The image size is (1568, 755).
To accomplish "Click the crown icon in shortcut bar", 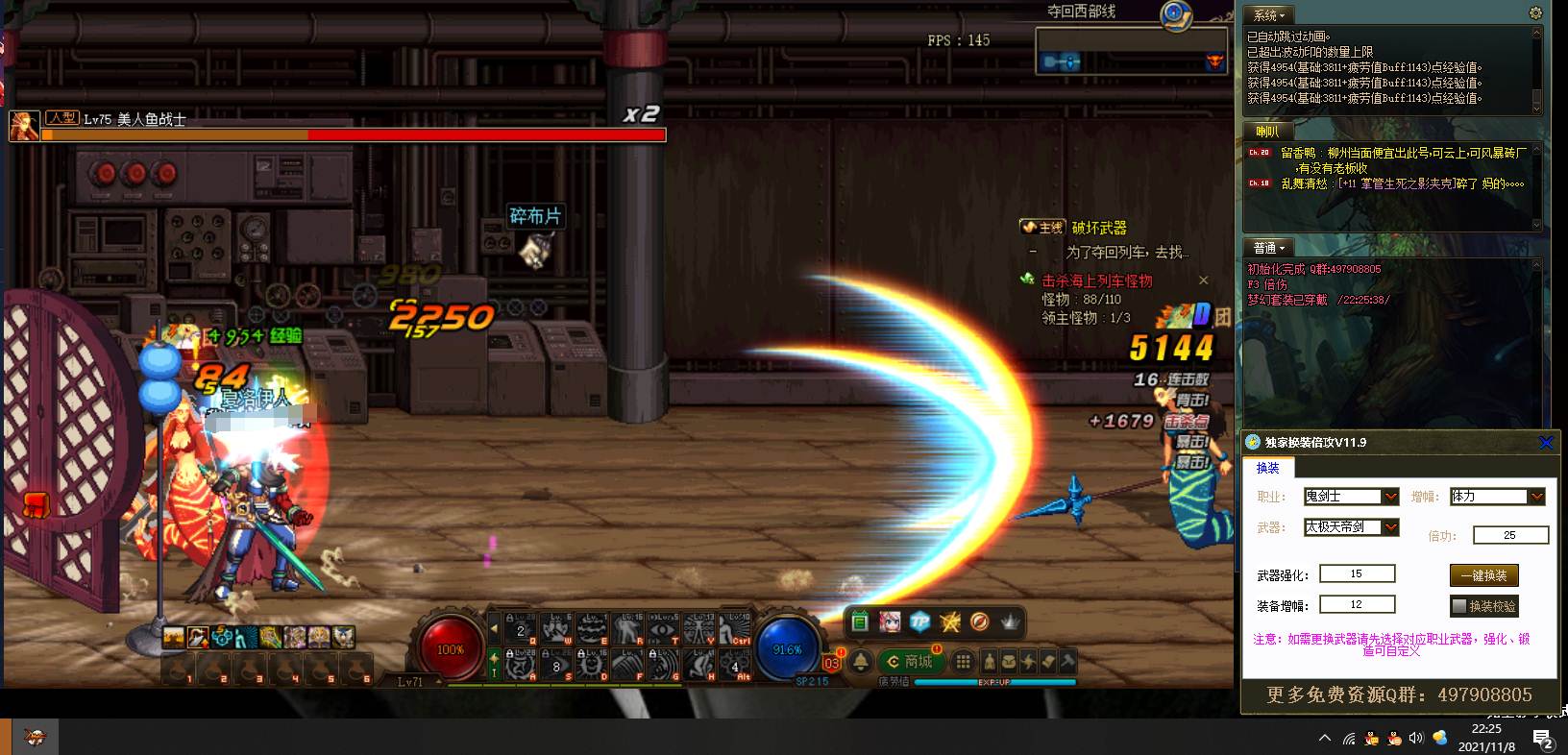I will 1010,621.
